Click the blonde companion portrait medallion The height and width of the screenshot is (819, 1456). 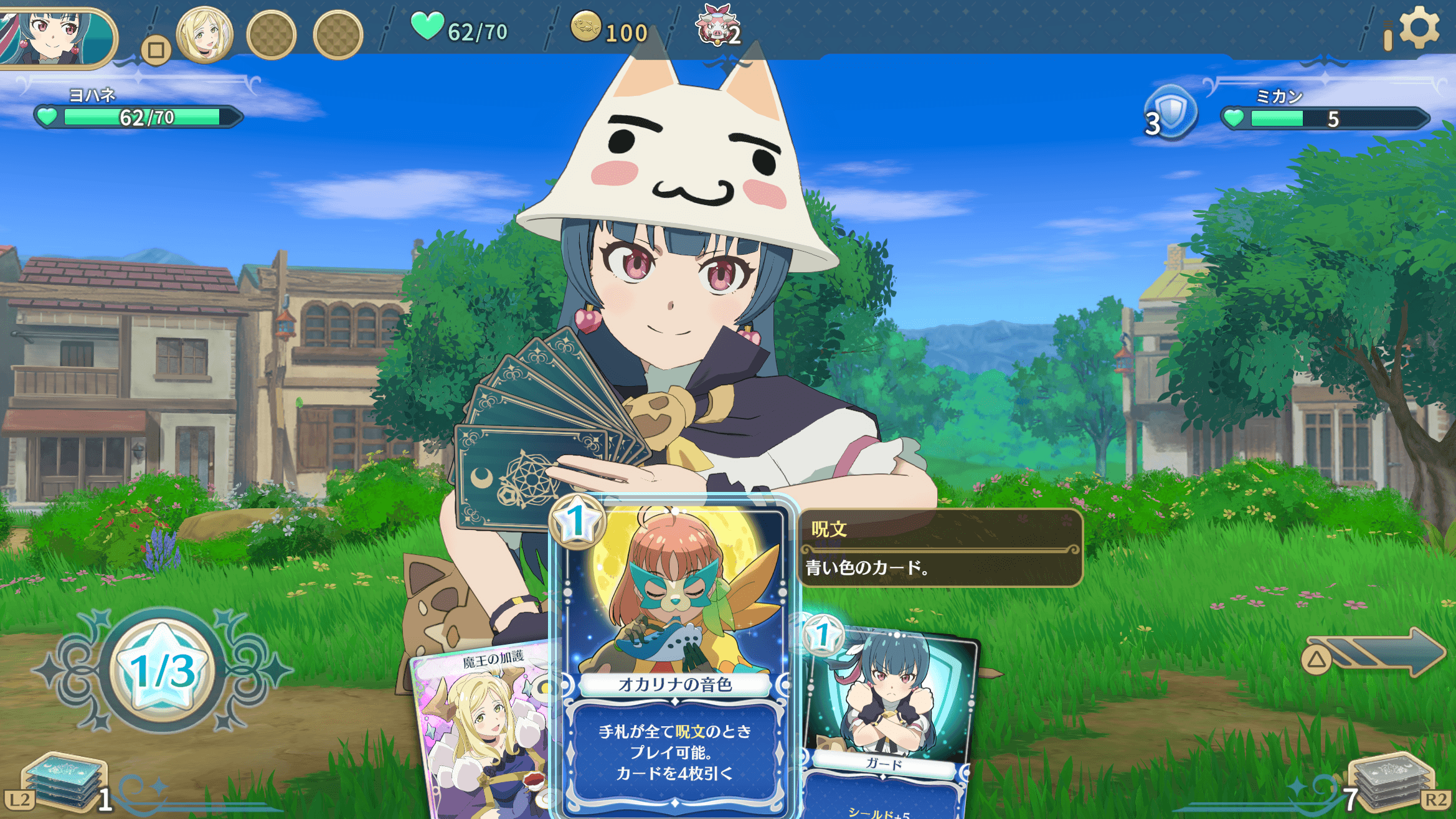tap(204, 34)
